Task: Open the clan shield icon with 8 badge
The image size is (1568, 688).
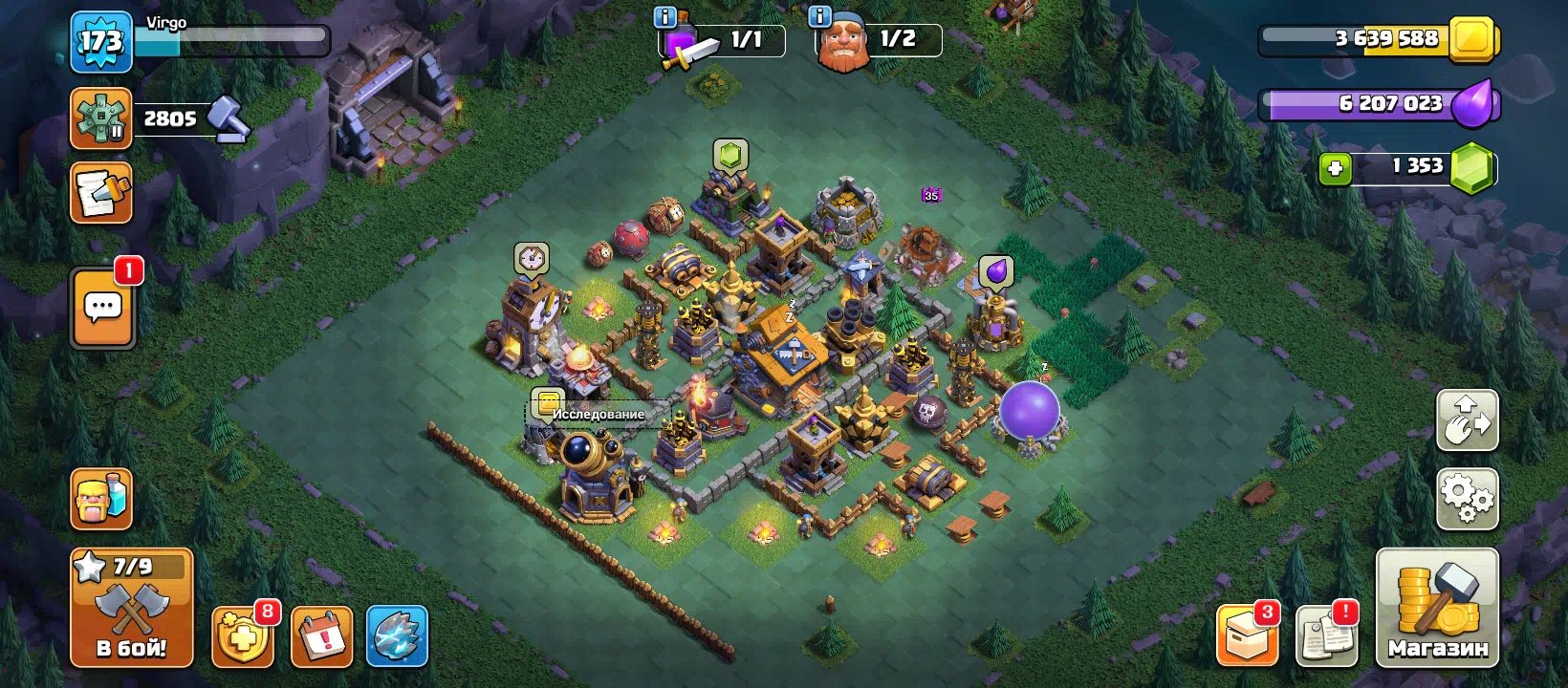Action: click(x=242, y=635)
